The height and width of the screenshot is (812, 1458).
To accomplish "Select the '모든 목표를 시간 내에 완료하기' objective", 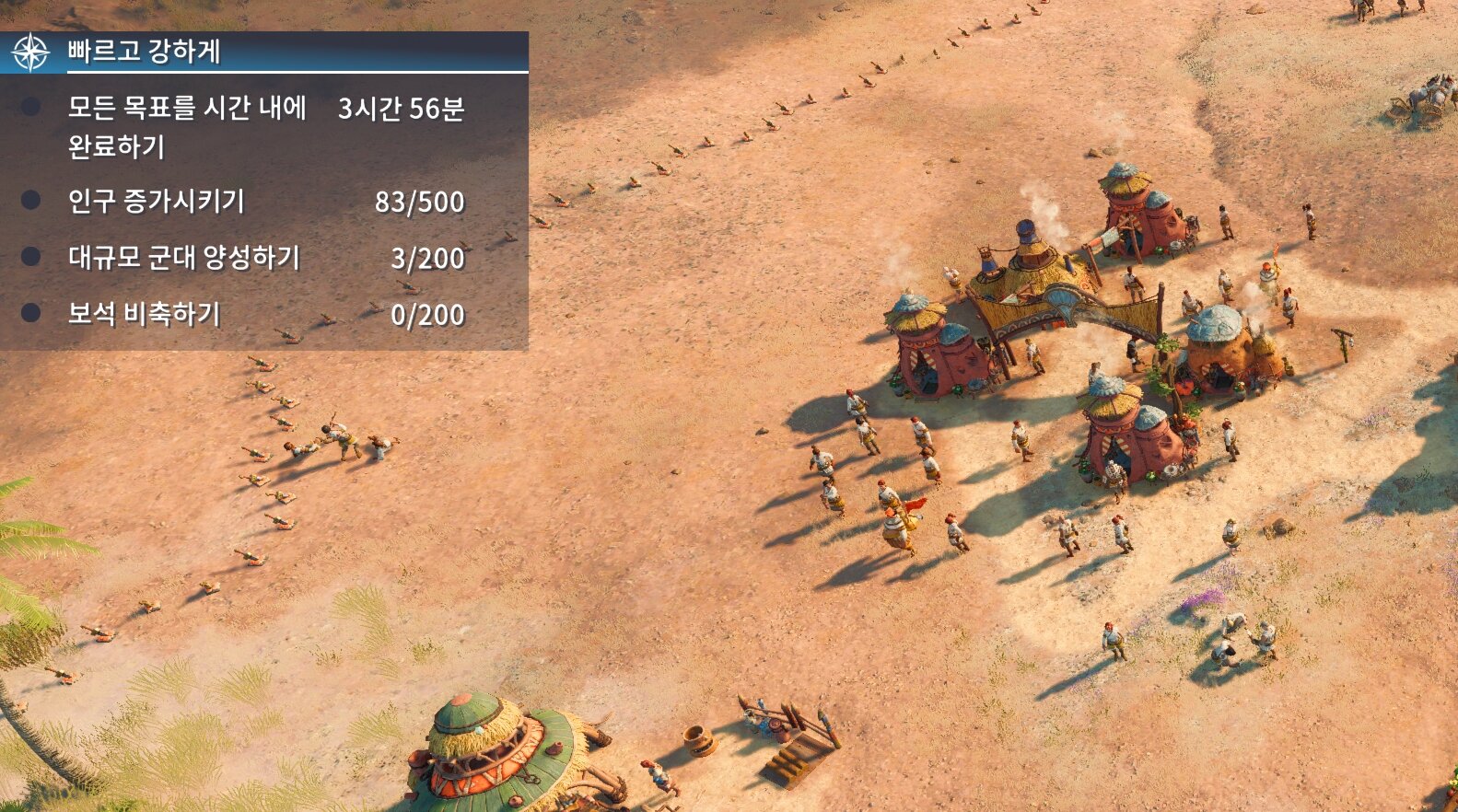I will click(x=187, y=126).
